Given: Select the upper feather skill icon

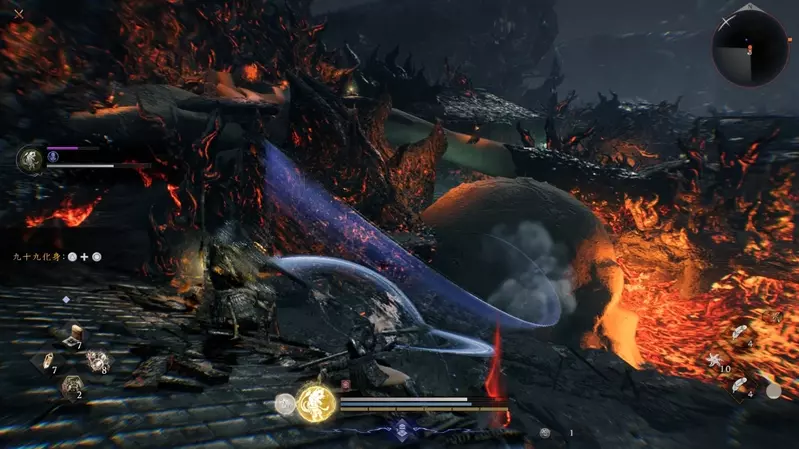Looking at the screenshot, I should point(737,334).
